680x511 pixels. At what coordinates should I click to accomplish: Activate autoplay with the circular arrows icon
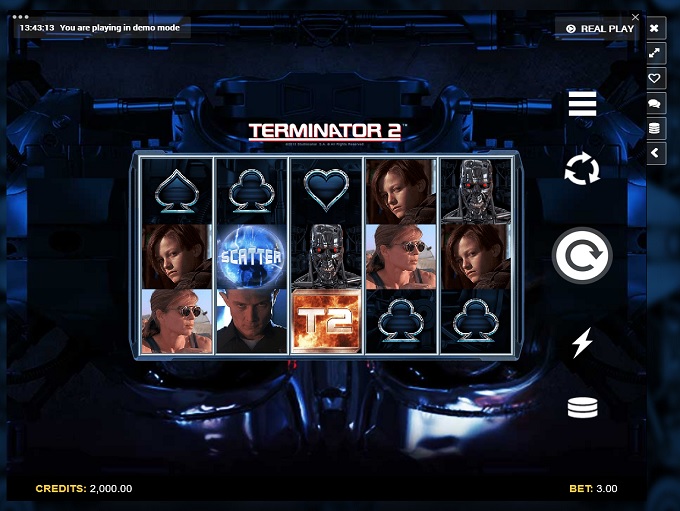pyautogui.click(x=582, y=169)
